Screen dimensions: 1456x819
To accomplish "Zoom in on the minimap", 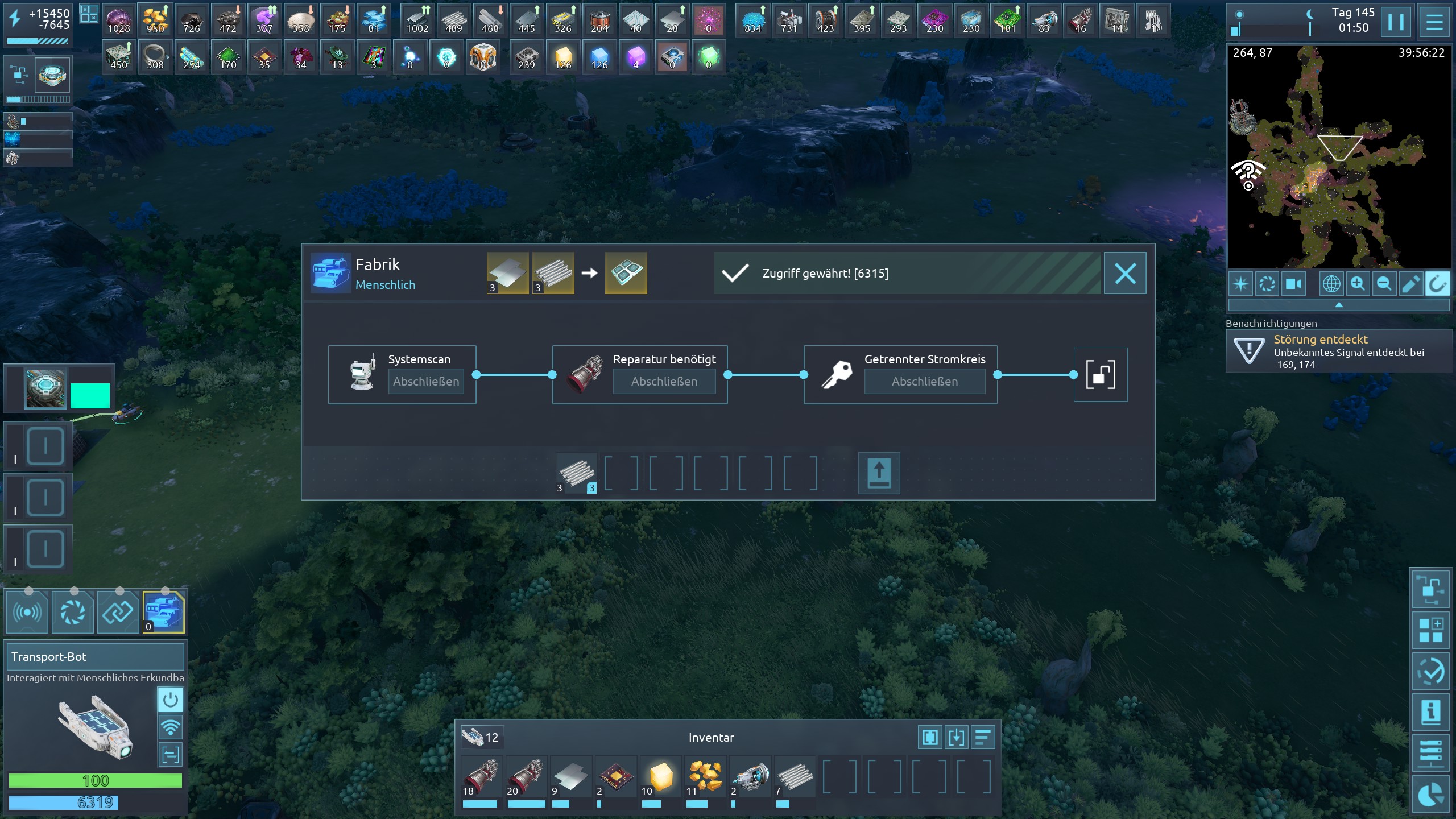I will point(1358,284).
